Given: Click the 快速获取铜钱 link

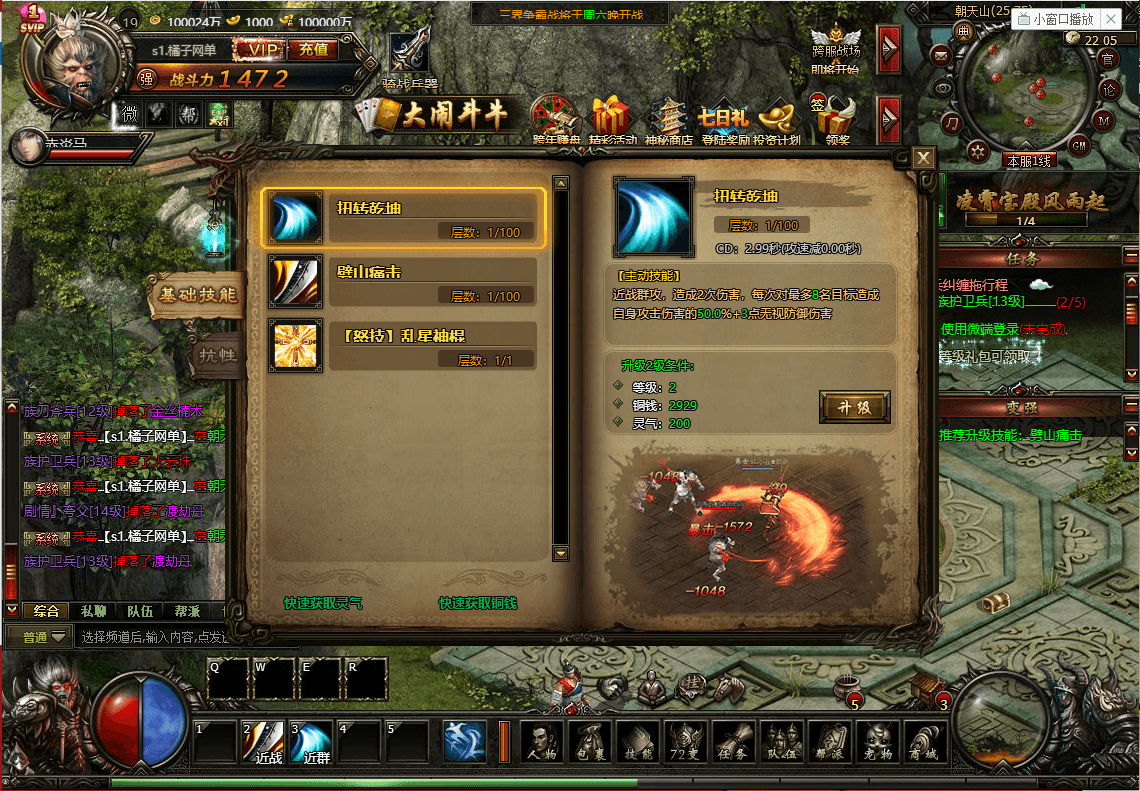Looking at the screenshot, I should [478, 603].
